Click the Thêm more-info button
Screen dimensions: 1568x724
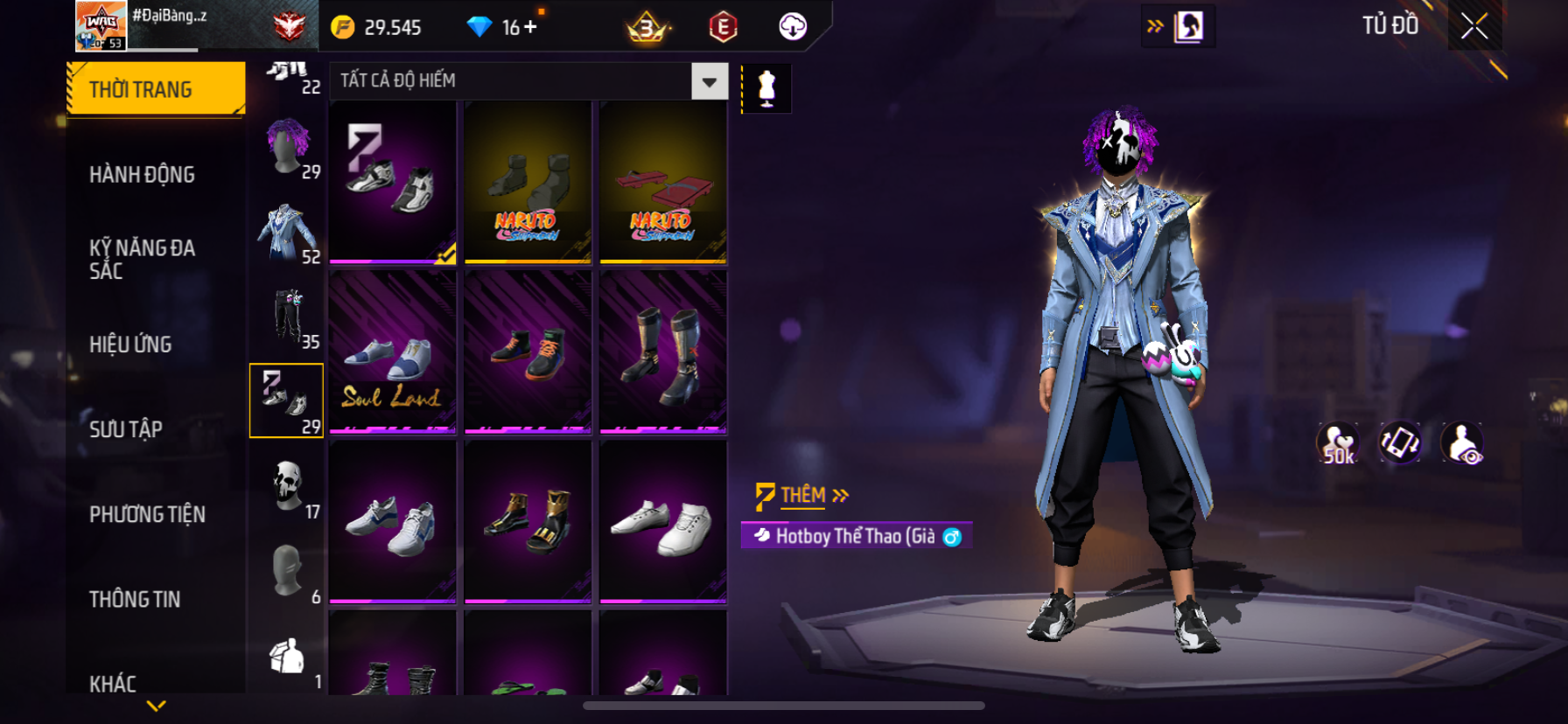click(802, 496)
